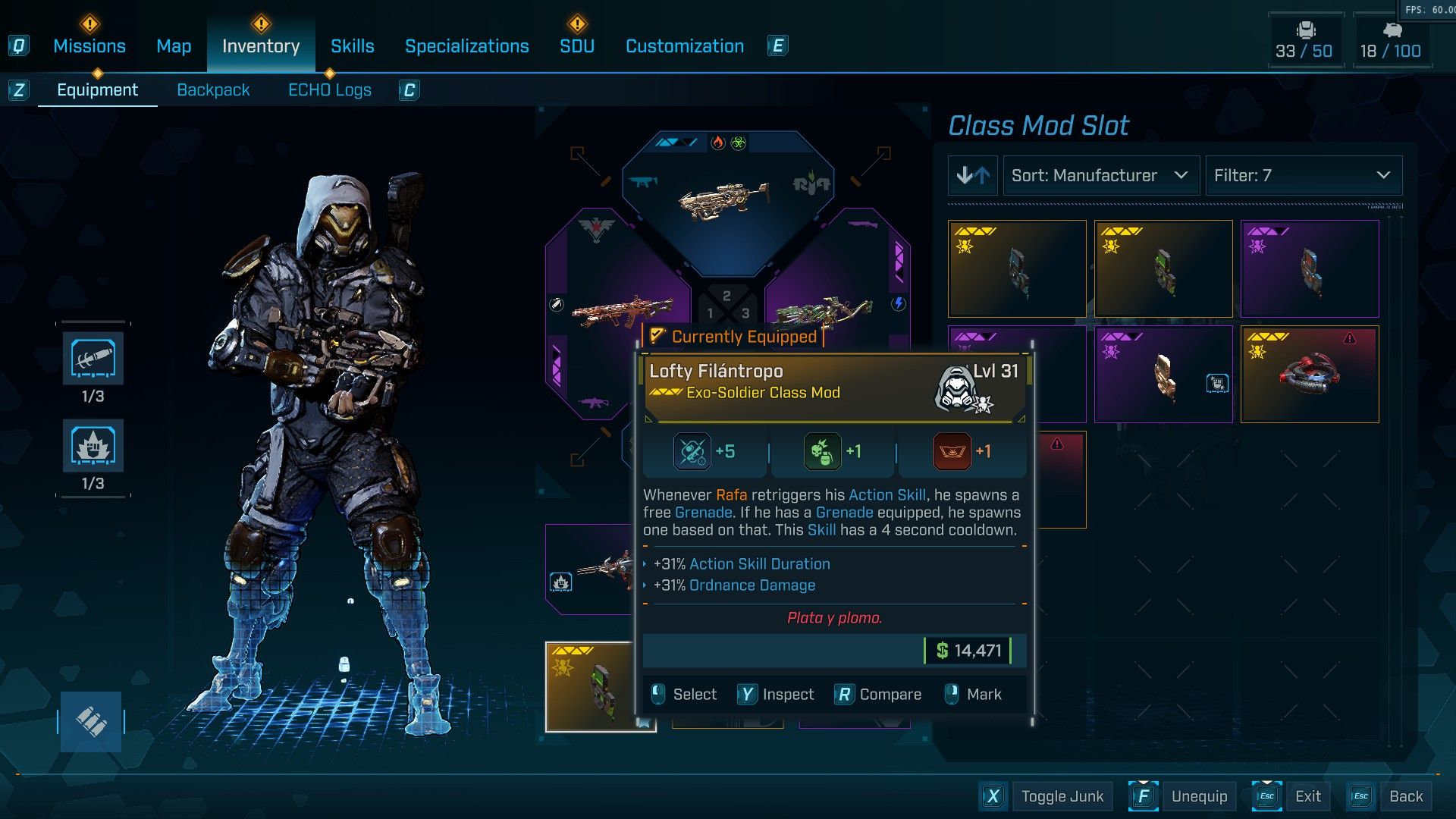
Task: Select the red legendary class mod tile
Action: pos(1309,375)
